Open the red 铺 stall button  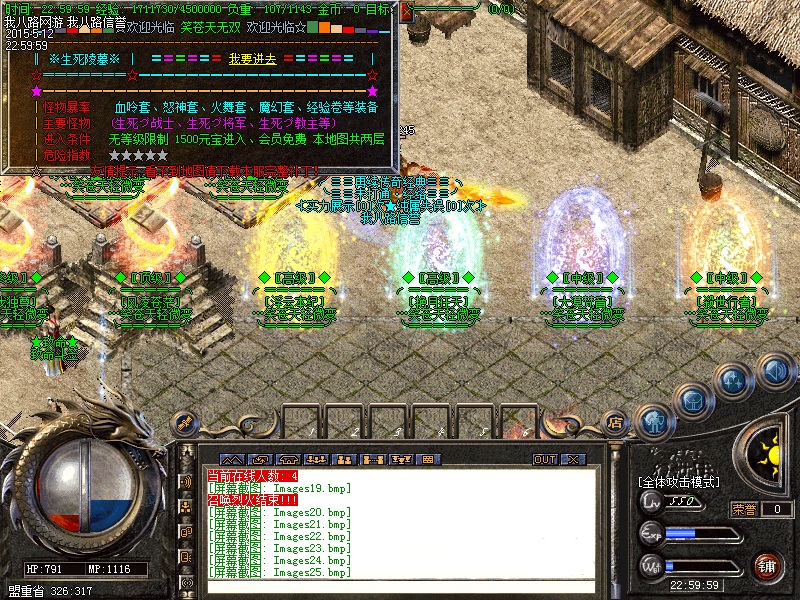click(767, 564)
